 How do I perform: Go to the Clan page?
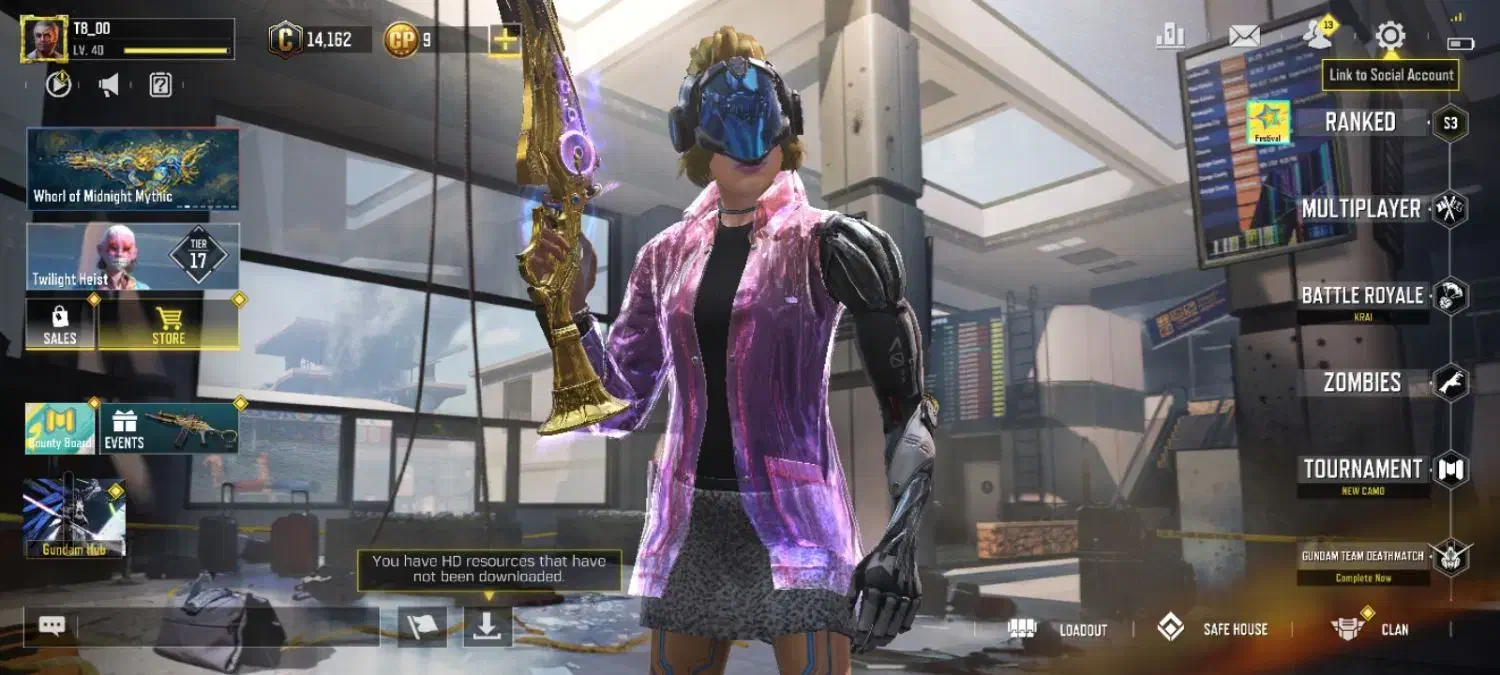click(x=1370, y=629)
